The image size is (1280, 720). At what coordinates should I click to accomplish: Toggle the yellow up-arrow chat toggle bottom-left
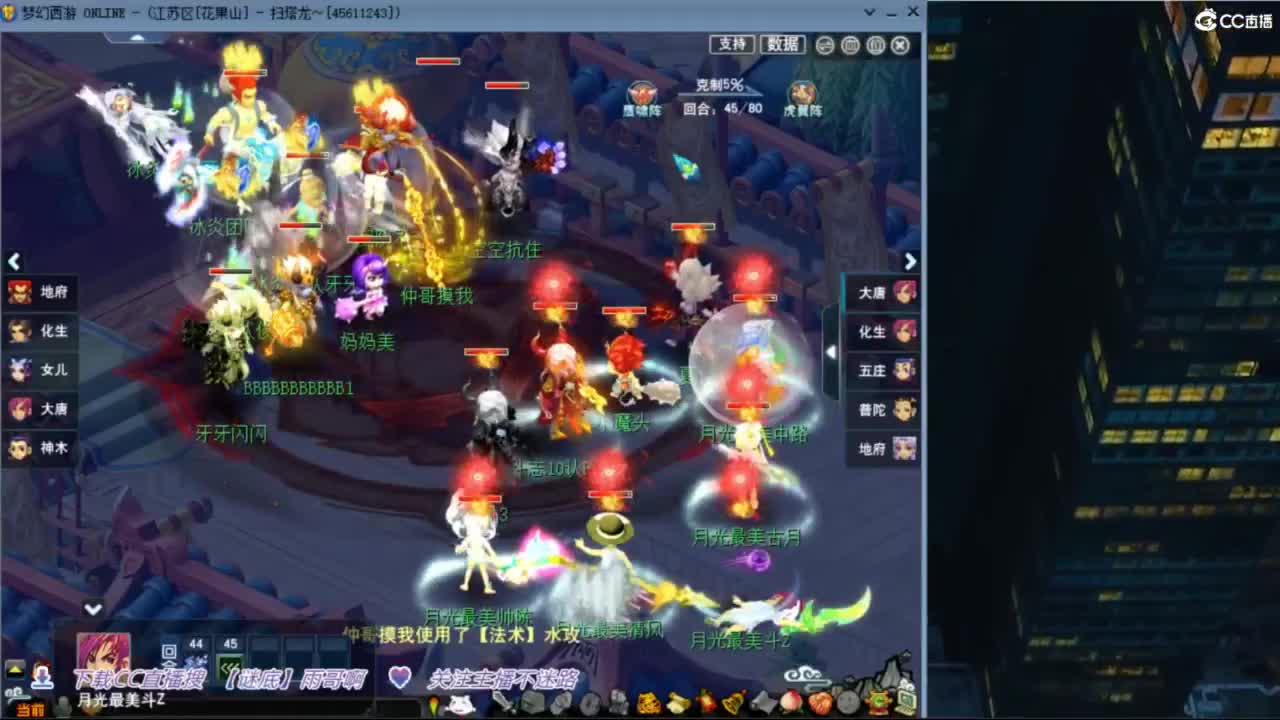coord(14,667)
